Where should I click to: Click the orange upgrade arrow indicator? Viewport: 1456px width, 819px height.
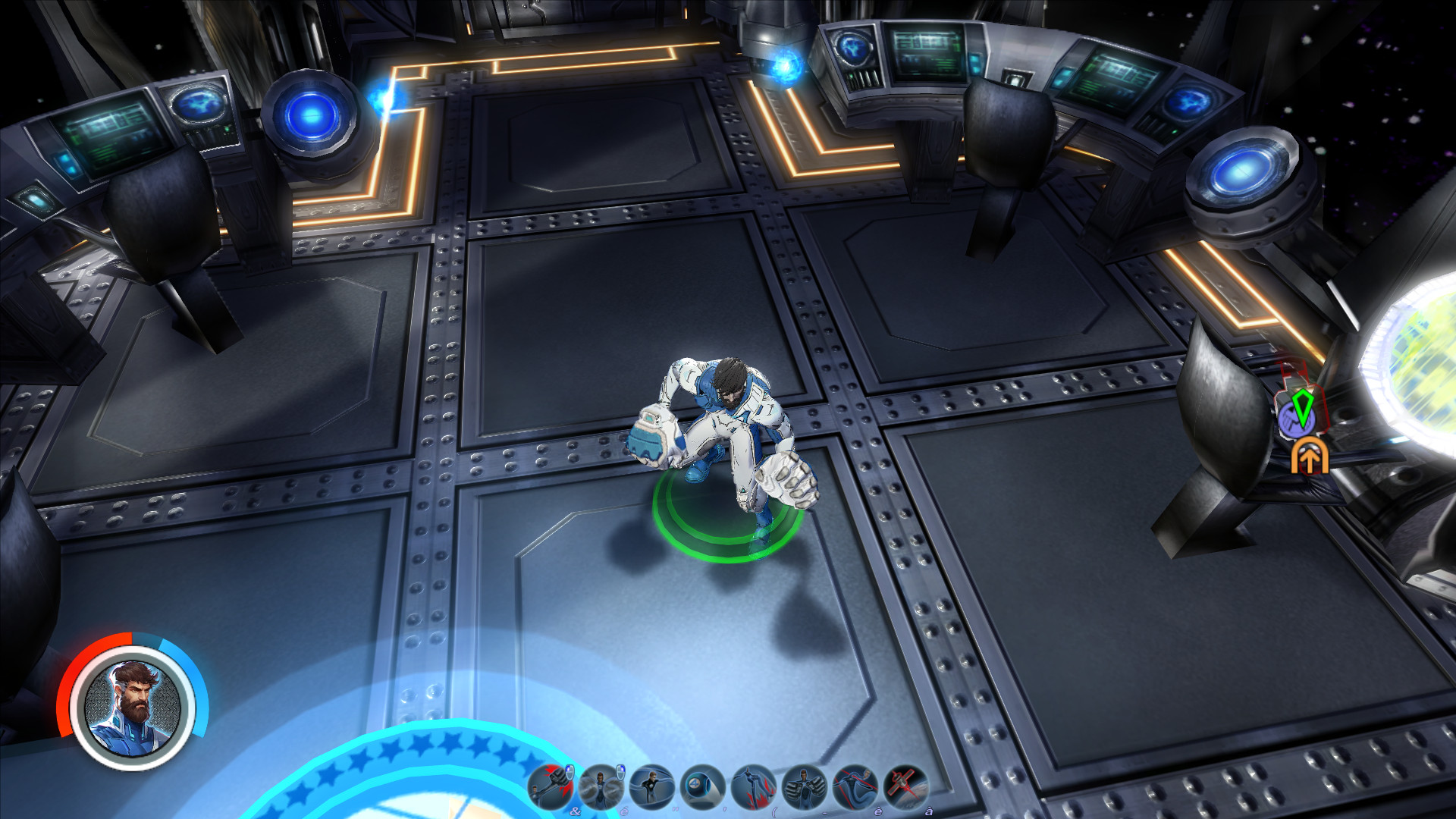1310,457
